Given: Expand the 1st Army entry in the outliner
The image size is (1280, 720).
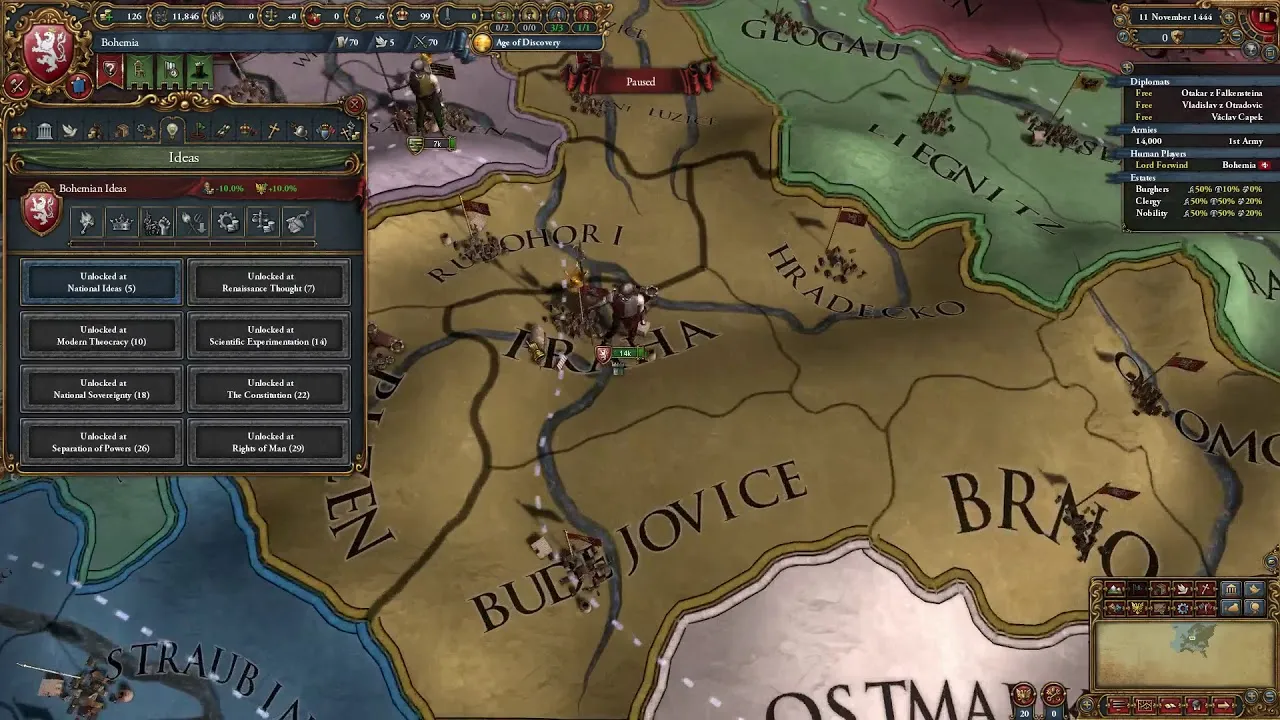Looking at the screenshot, I should 1200,141.
